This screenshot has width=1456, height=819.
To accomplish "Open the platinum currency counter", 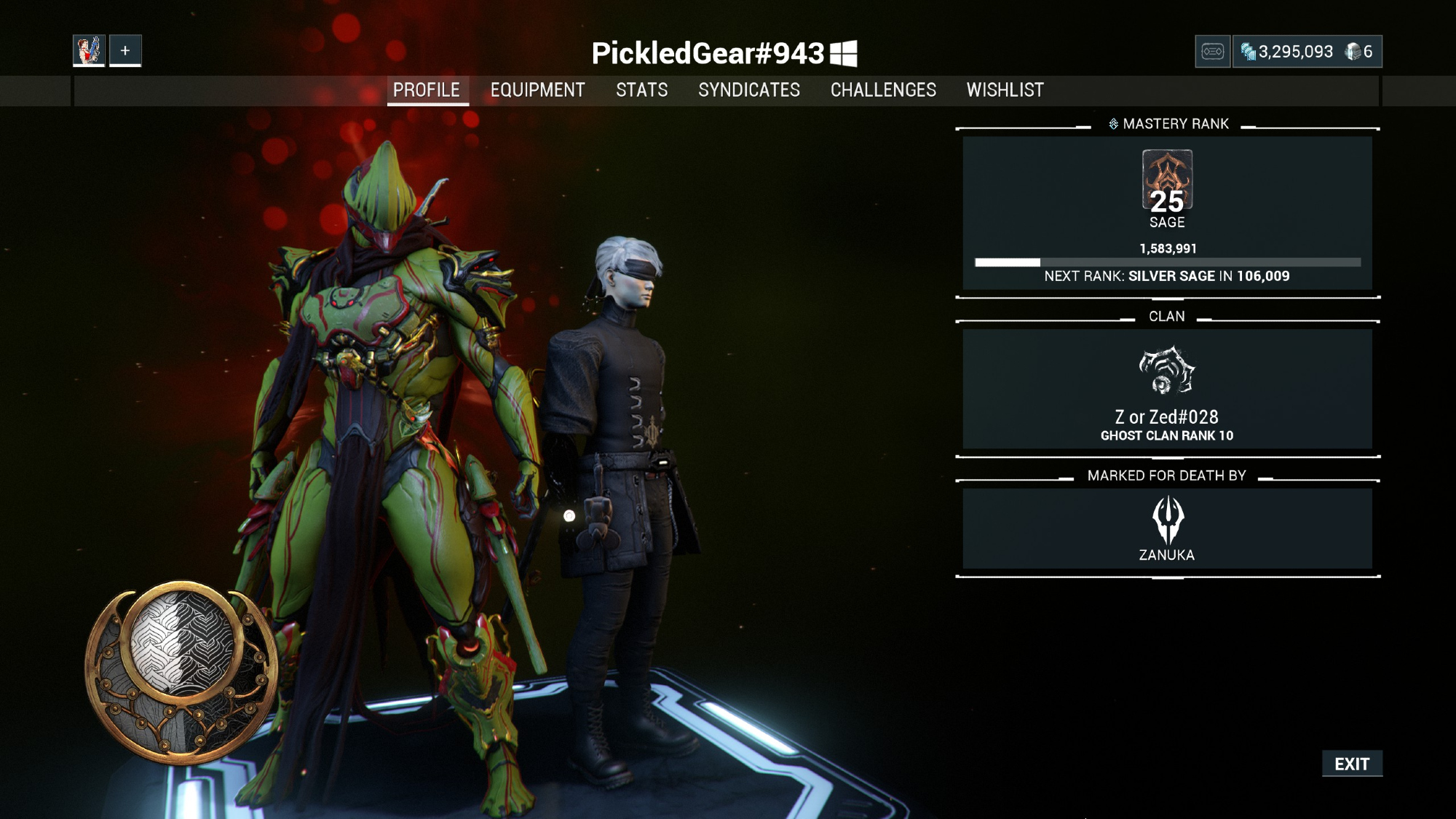I will (x=1360, y=52).
